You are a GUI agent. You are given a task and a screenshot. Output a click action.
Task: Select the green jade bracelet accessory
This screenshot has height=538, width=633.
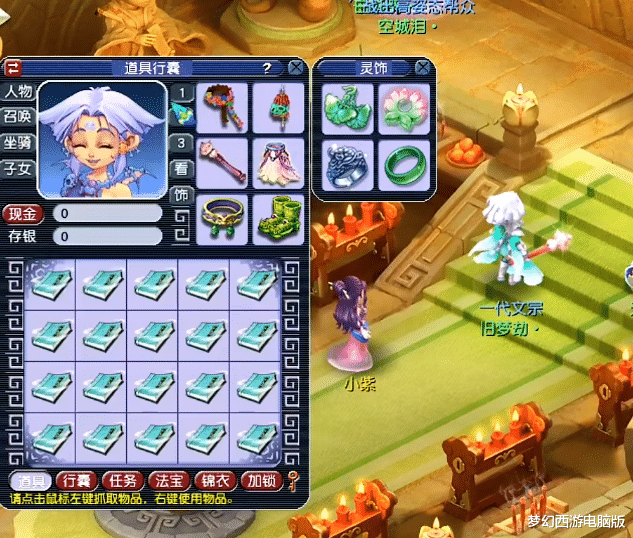[404, 165]
